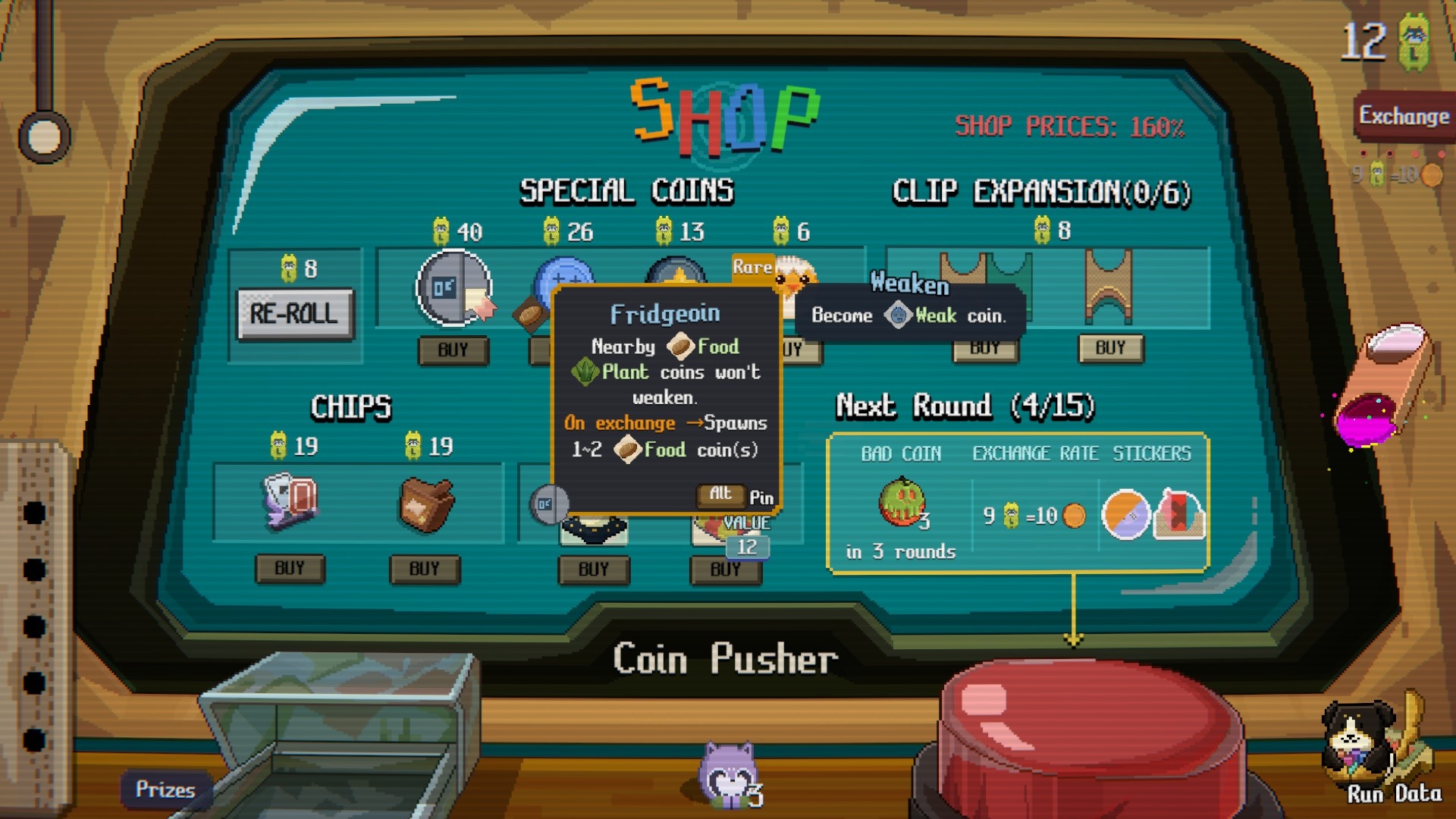Screen dimensions: 1456x819
Task: Select the brown pouch chip icon
Action: 426,503
